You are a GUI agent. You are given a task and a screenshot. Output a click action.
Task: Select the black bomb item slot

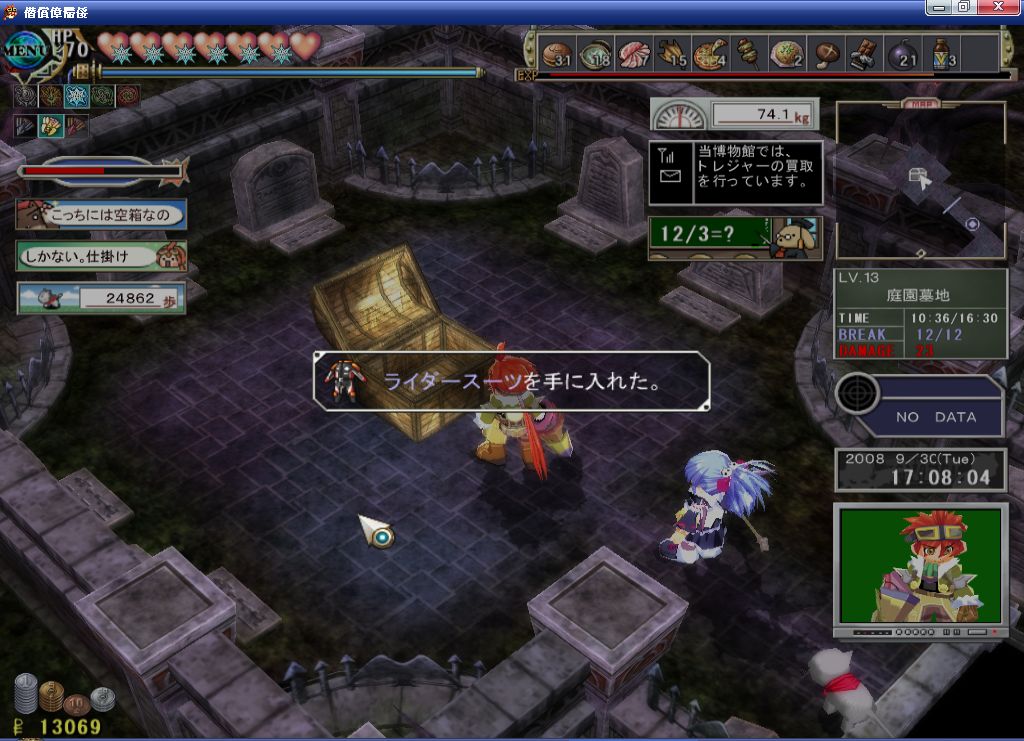[x=903, y=53]
